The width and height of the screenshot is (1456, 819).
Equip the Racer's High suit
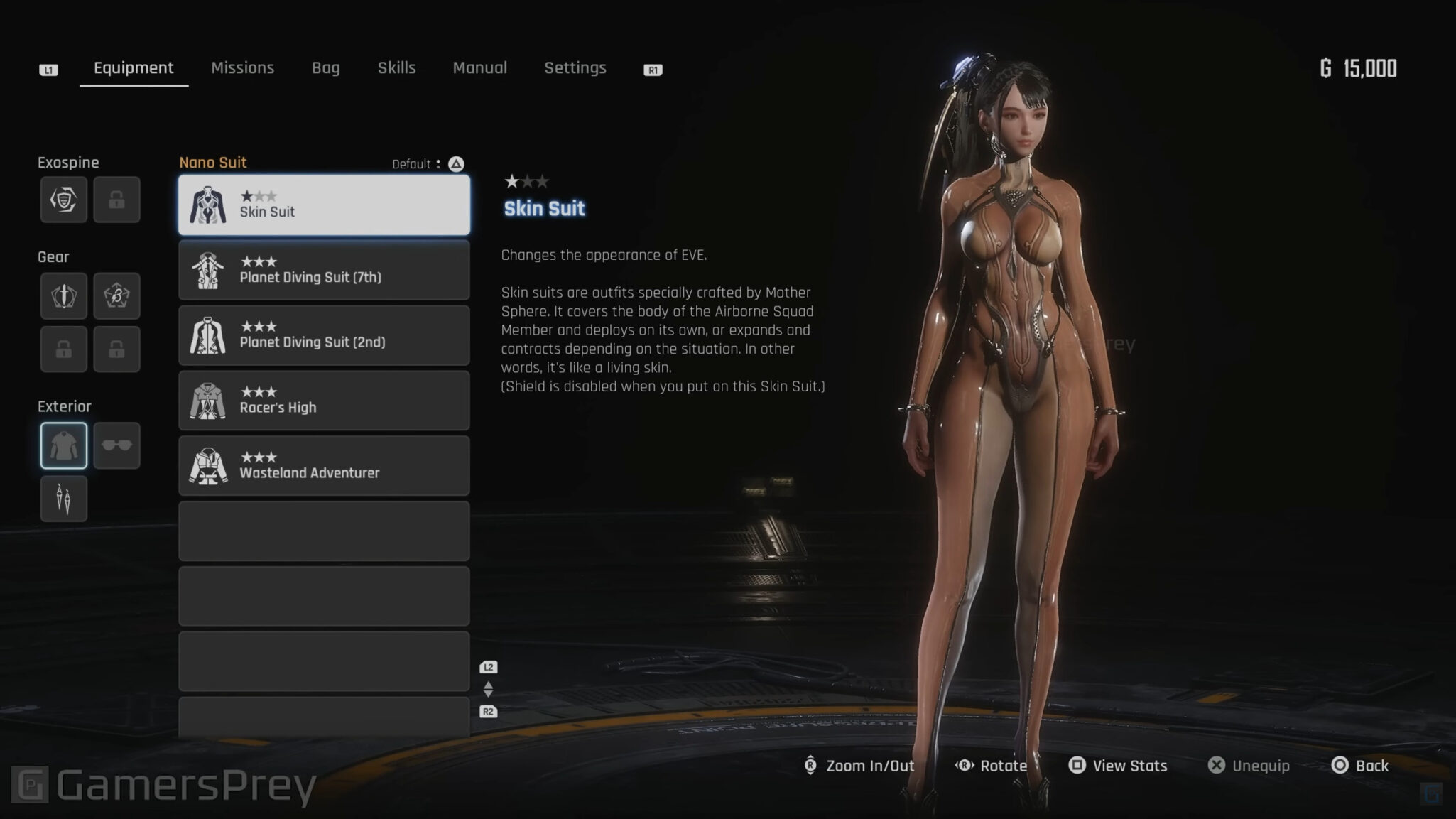(x=324, y=401)
